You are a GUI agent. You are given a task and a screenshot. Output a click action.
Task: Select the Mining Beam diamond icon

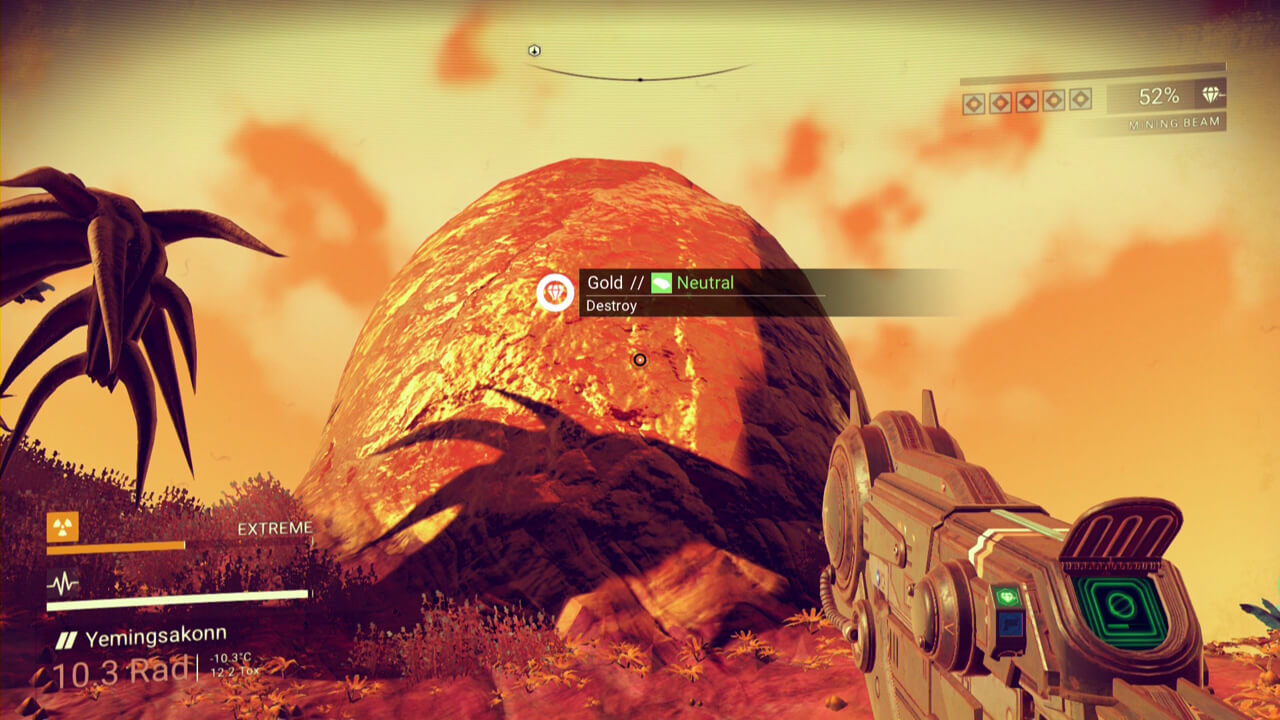click(x=1211, y=96)
